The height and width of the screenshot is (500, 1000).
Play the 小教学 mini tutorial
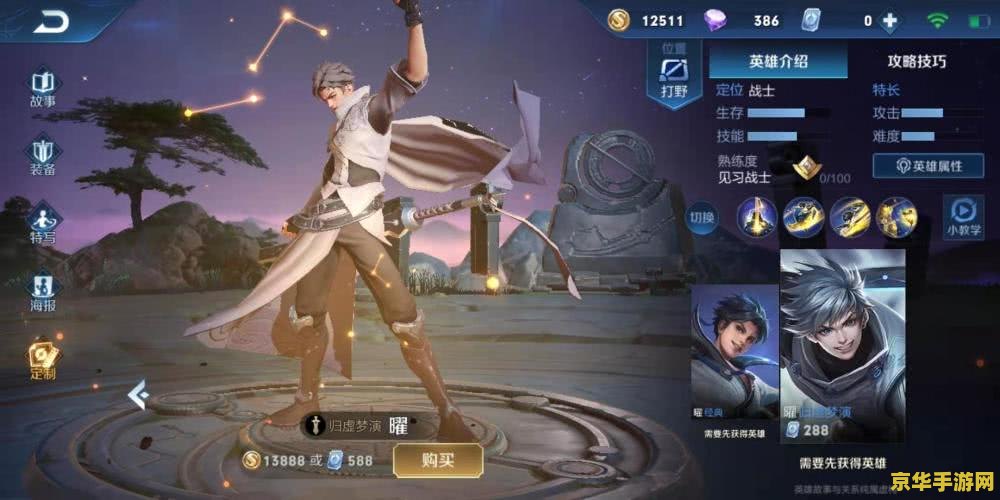(962, 216)
